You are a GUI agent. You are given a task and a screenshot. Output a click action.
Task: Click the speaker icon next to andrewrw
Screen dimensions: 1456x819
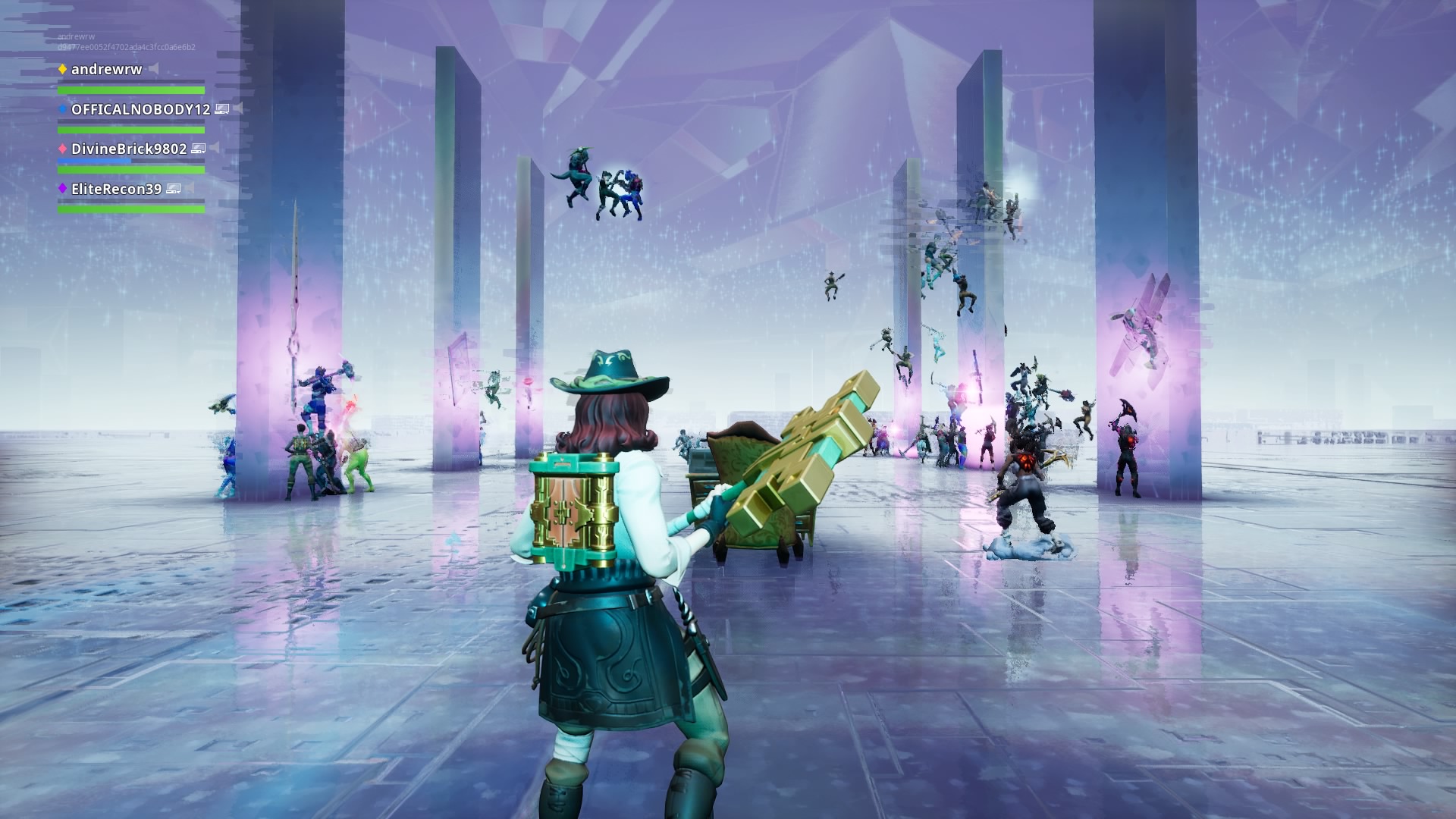tap(152, 67)
